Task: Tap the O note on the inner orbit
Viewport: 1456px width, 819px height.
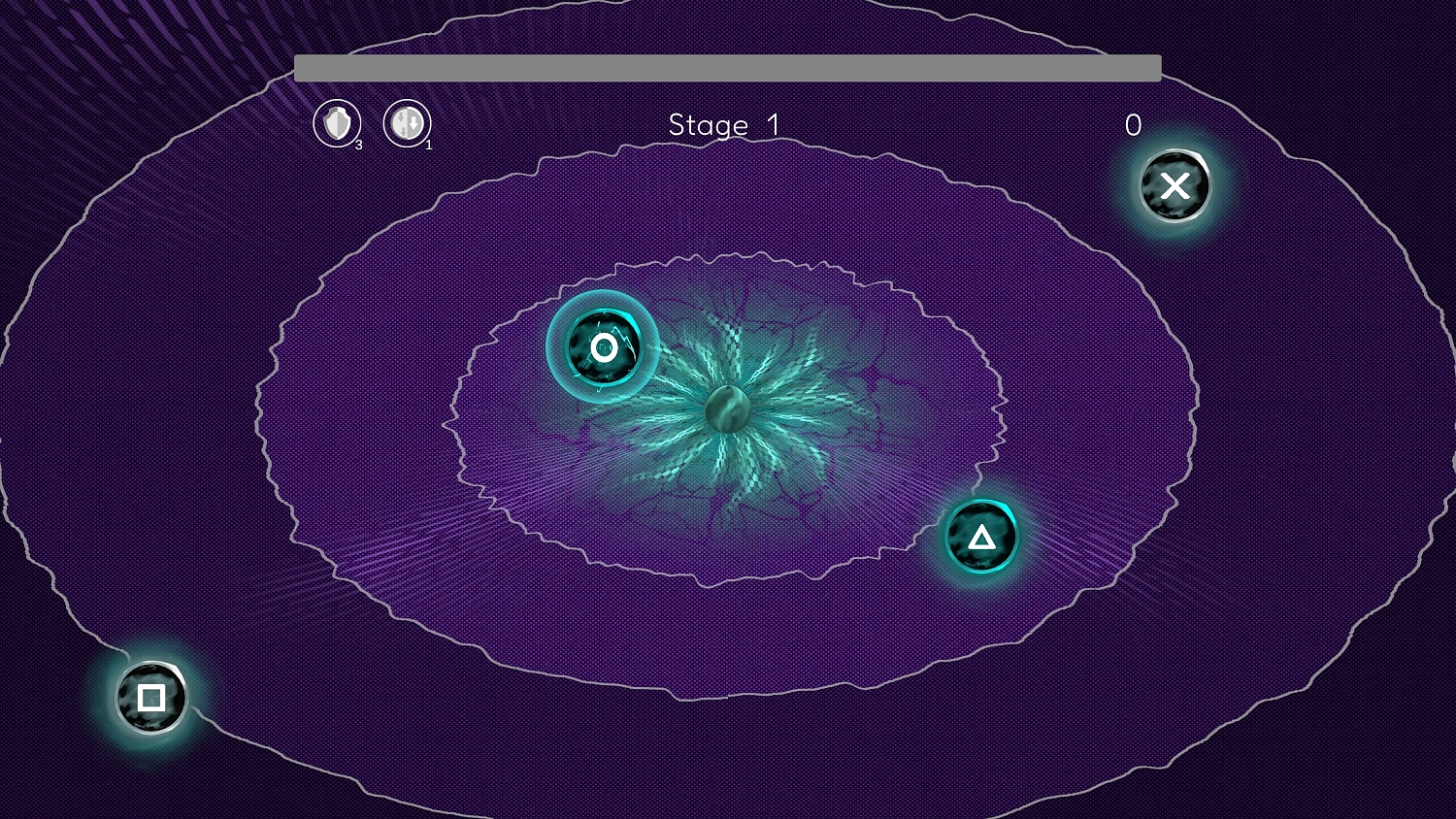Action: point(604,346)
